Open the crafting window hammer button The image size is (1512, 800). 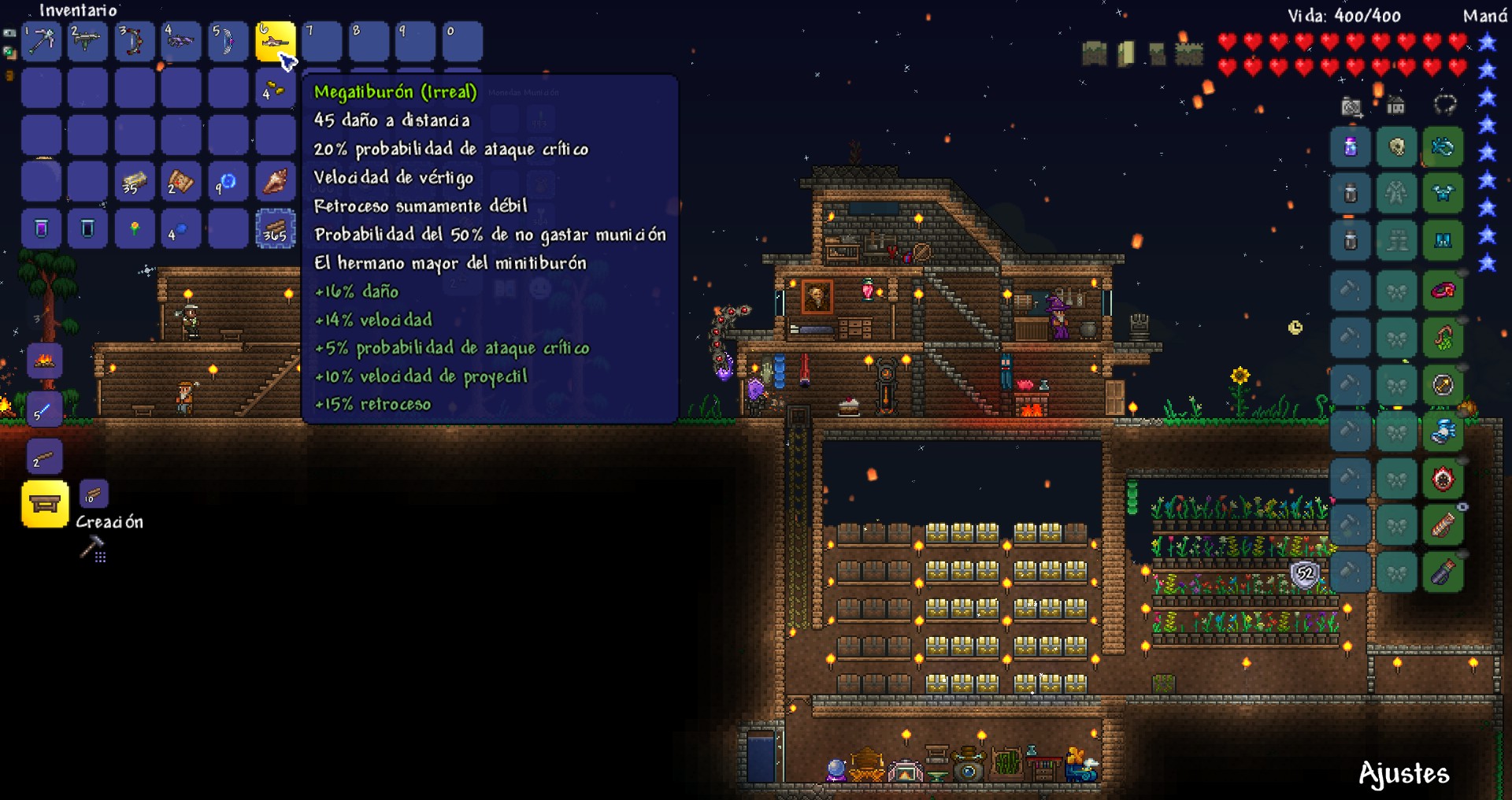coord(92,547)
